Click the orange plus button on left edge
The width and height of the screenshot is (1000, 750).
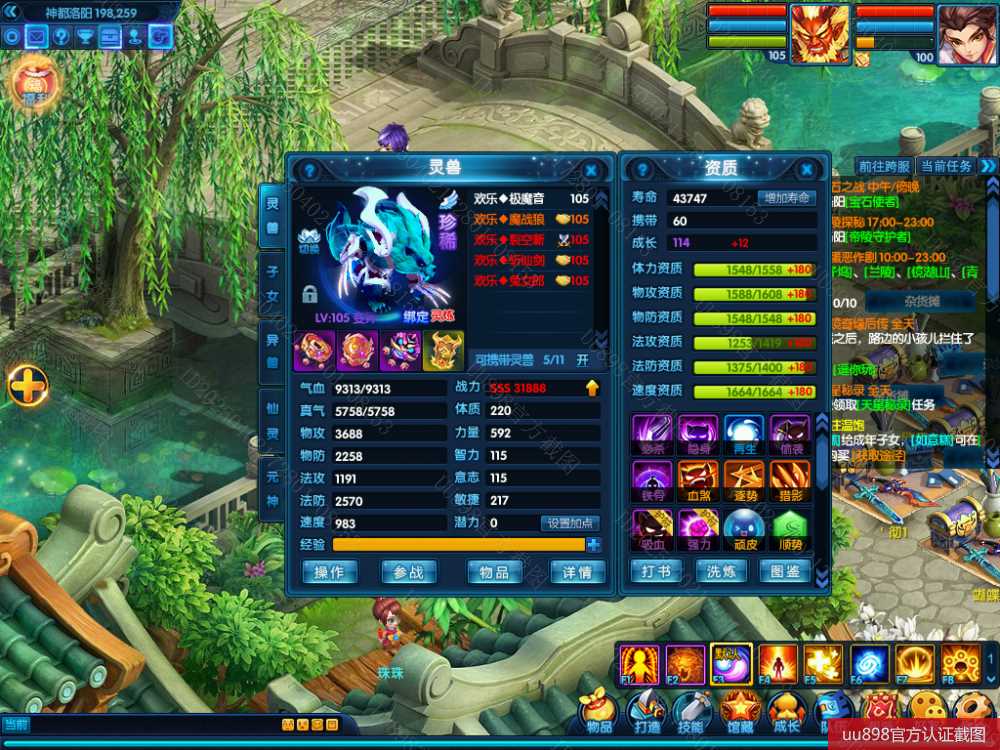click(x=27, y=385)
